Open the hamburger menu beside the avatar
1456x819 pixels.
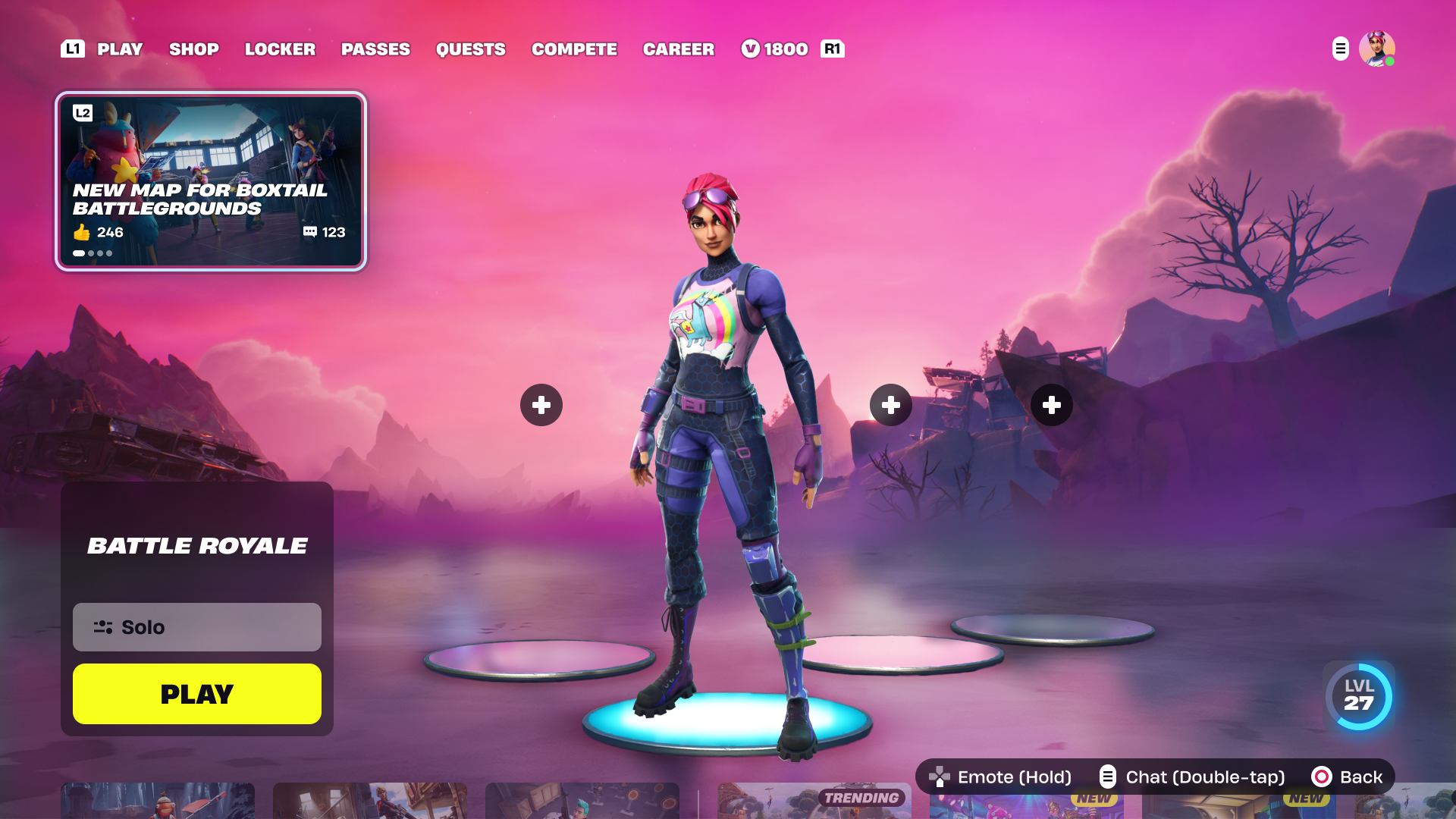[x=1340, y=49]
